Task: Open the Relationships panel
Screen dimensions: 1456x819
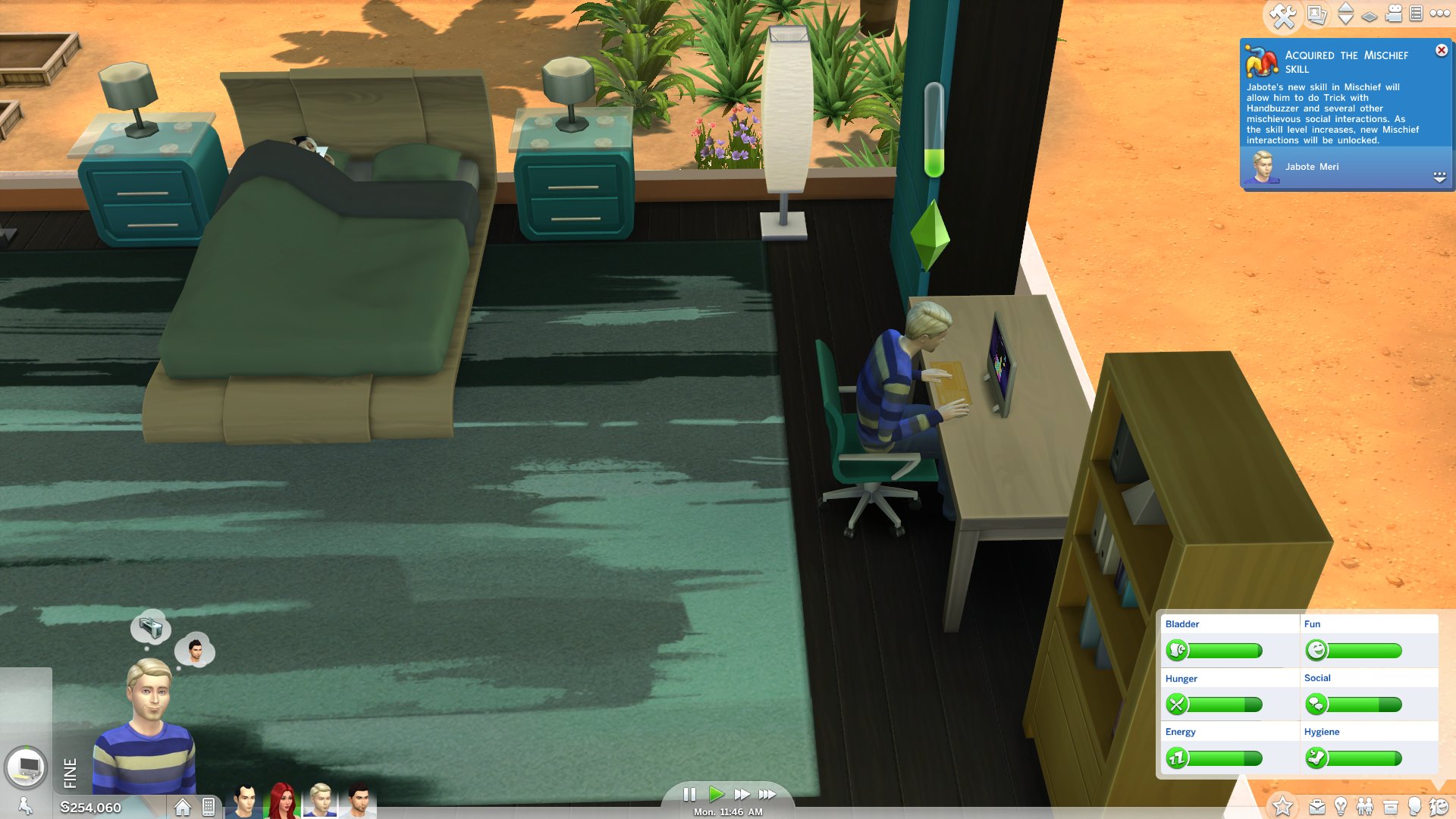Action: (x=1366, y=805)
